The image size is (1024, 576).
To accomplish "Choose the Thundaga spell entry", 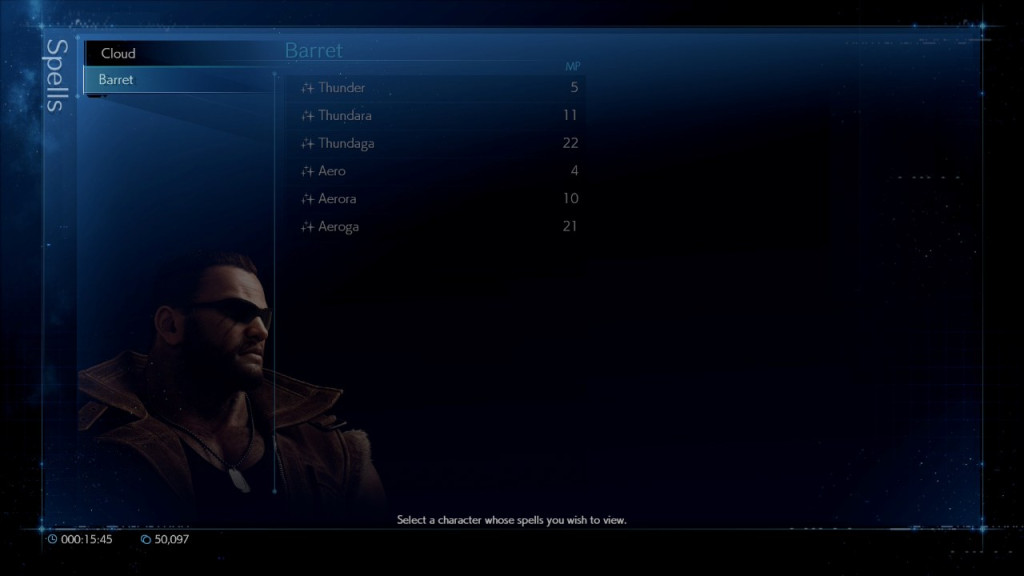I will (x=346, y=143).
